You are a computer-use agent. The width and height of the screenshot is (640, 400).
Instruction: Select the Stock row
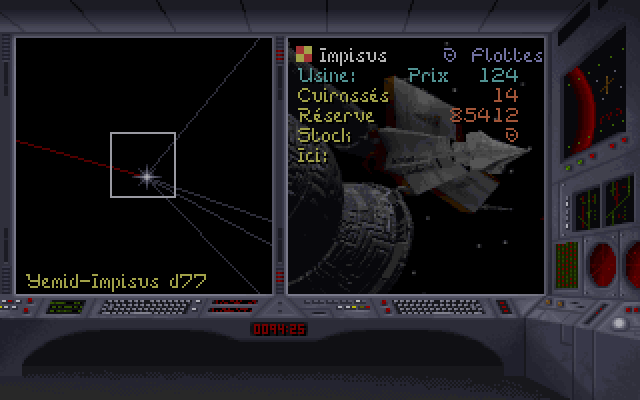(324, 135)
